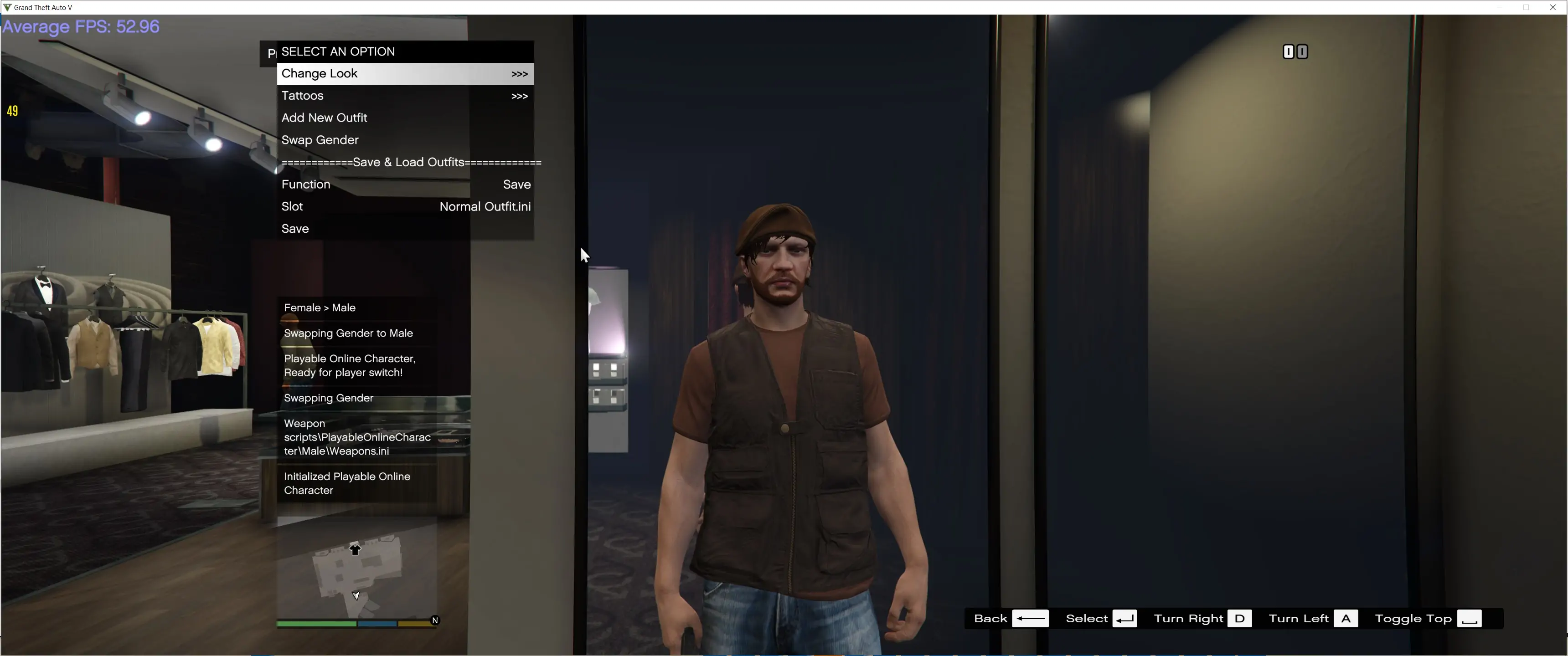The height and width of the screenshot is (656, 1568).
Task: Select the A key icon for Turn Left
Action: coord(1347,618)
